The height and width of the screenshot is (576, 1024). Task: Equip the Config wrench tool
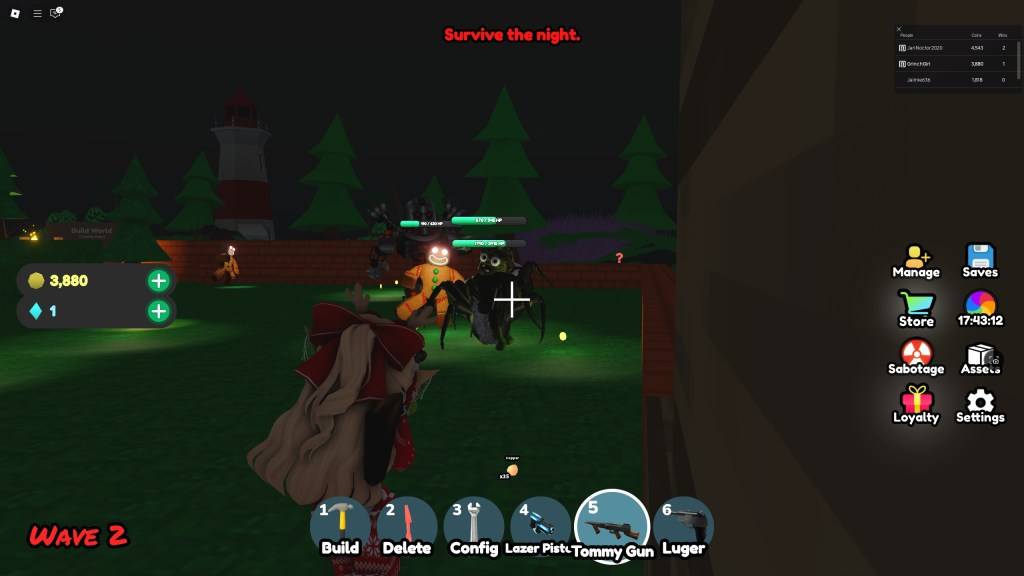tap(474, 527)
